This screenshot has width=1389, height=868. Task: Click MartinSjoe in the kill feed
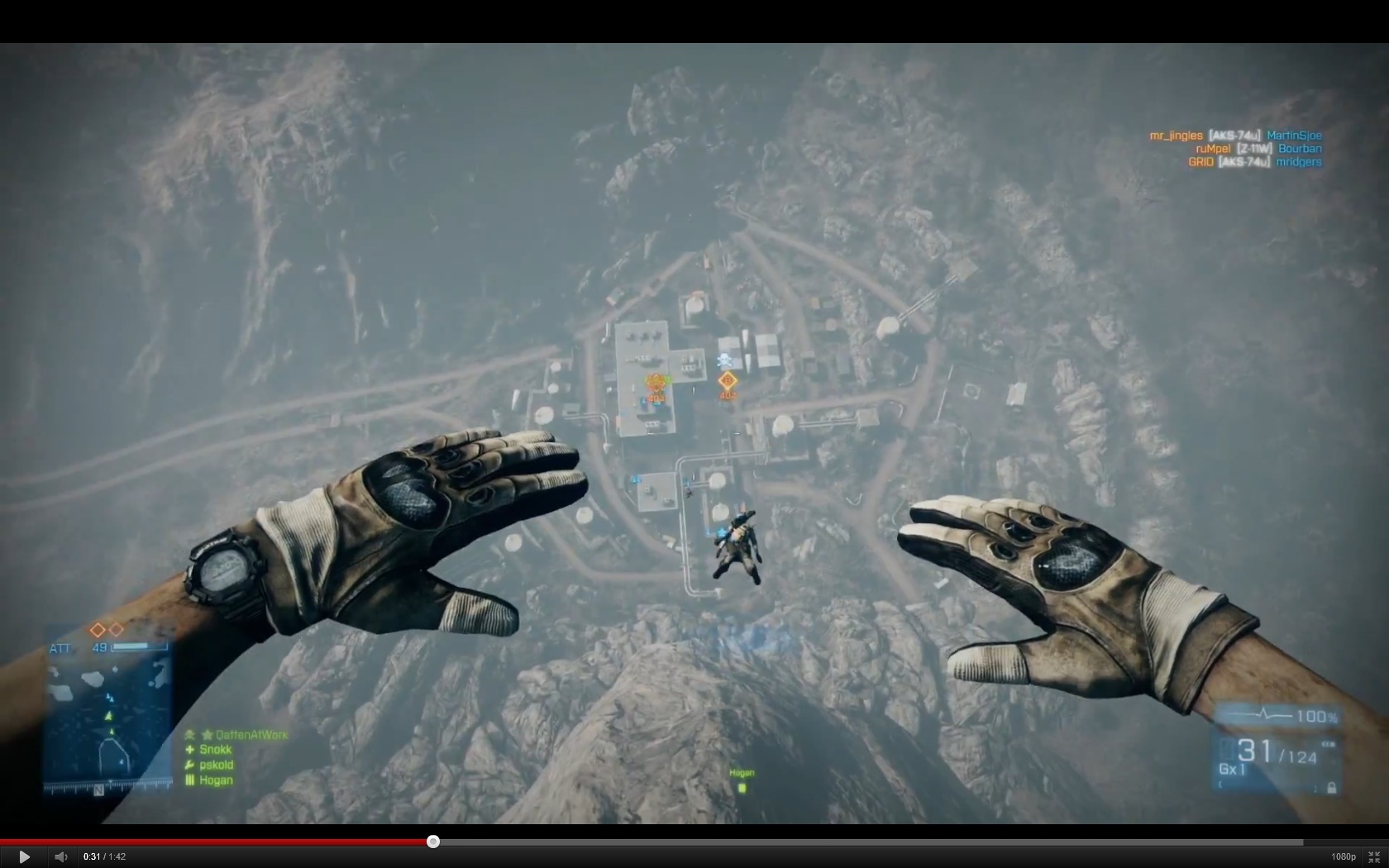1295,136
